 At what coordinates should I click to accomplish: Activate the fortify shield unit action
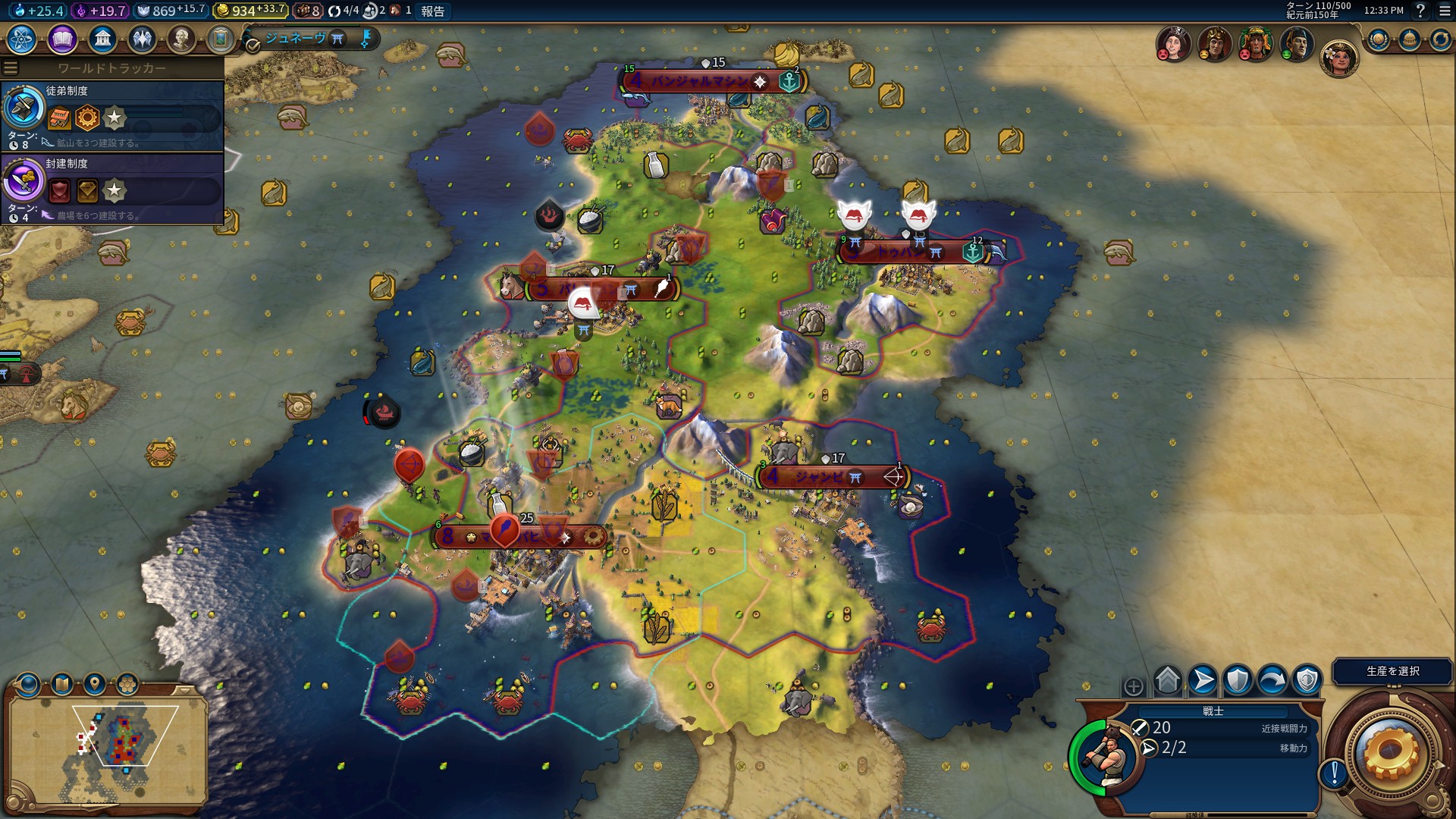[1238, 680]
